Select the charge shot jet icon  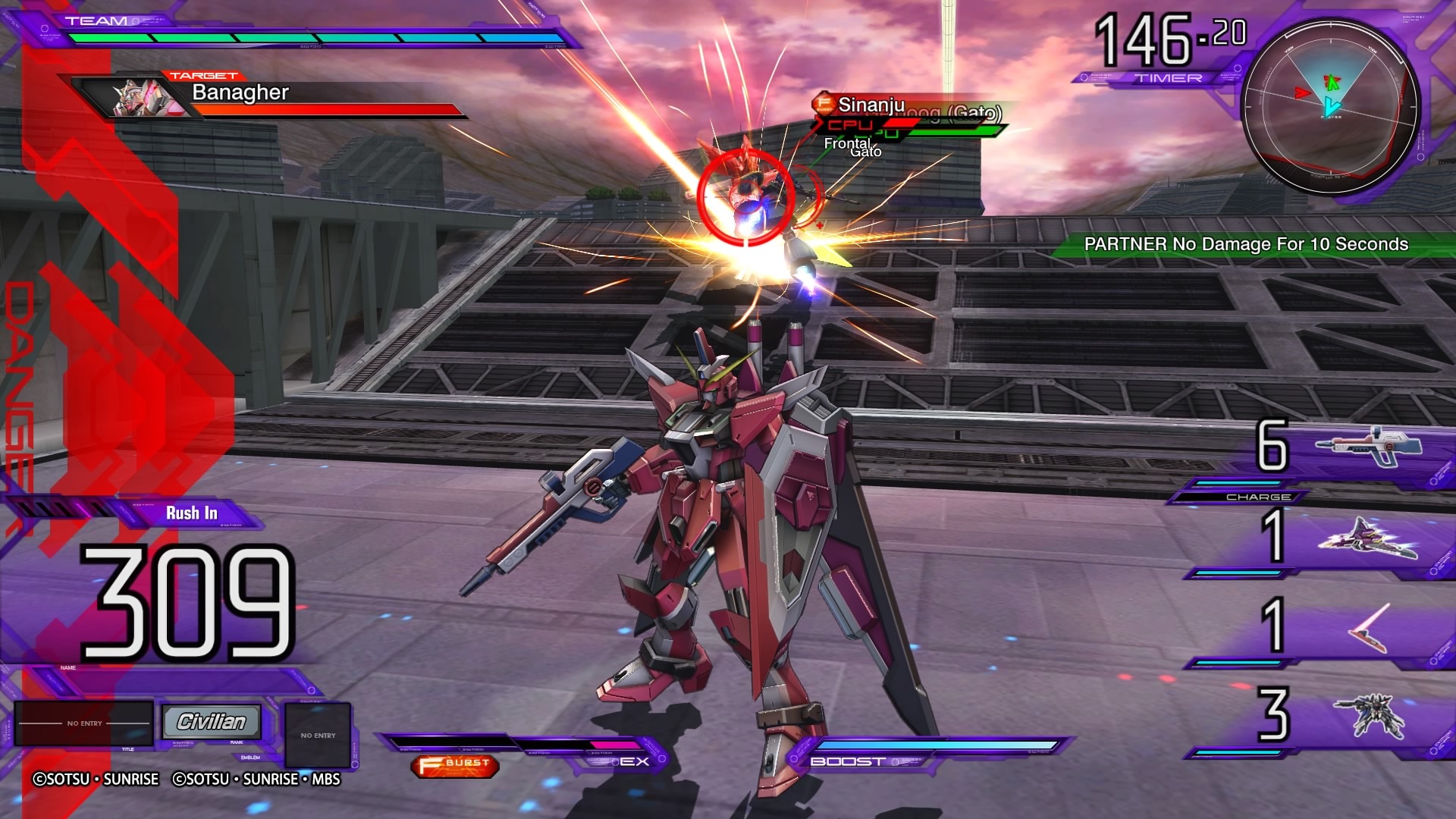1367,538
